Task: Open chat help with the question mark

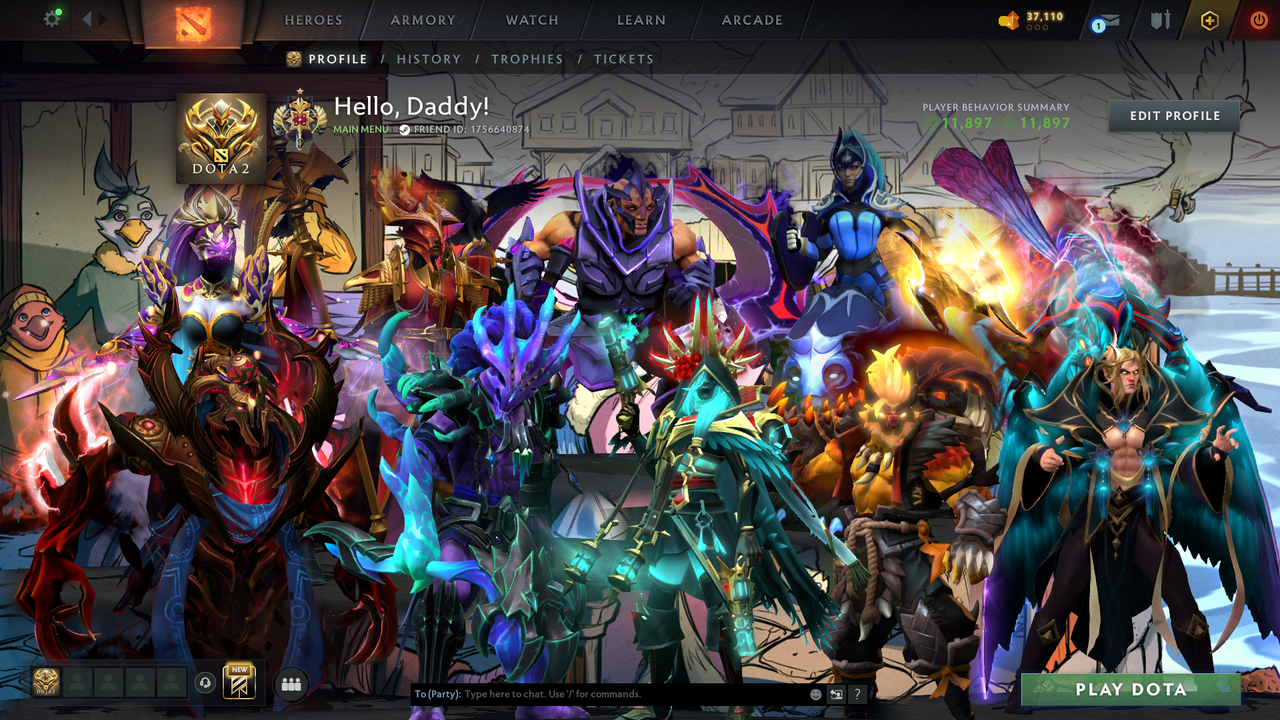Action: [856, 693]
